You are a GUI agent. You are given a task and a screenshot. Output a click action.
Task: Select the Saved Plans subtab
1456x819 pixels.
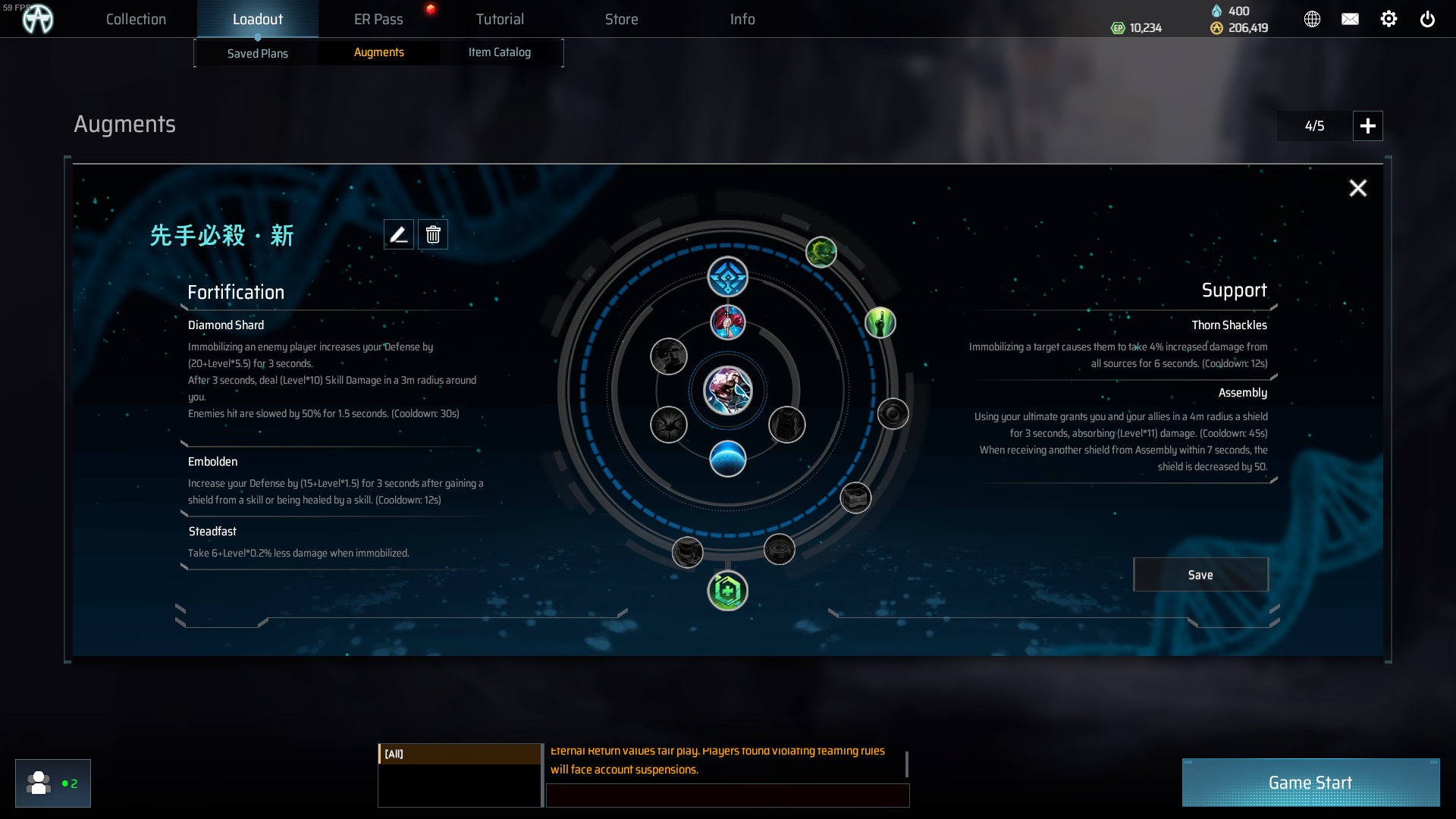tap(258, 53)
